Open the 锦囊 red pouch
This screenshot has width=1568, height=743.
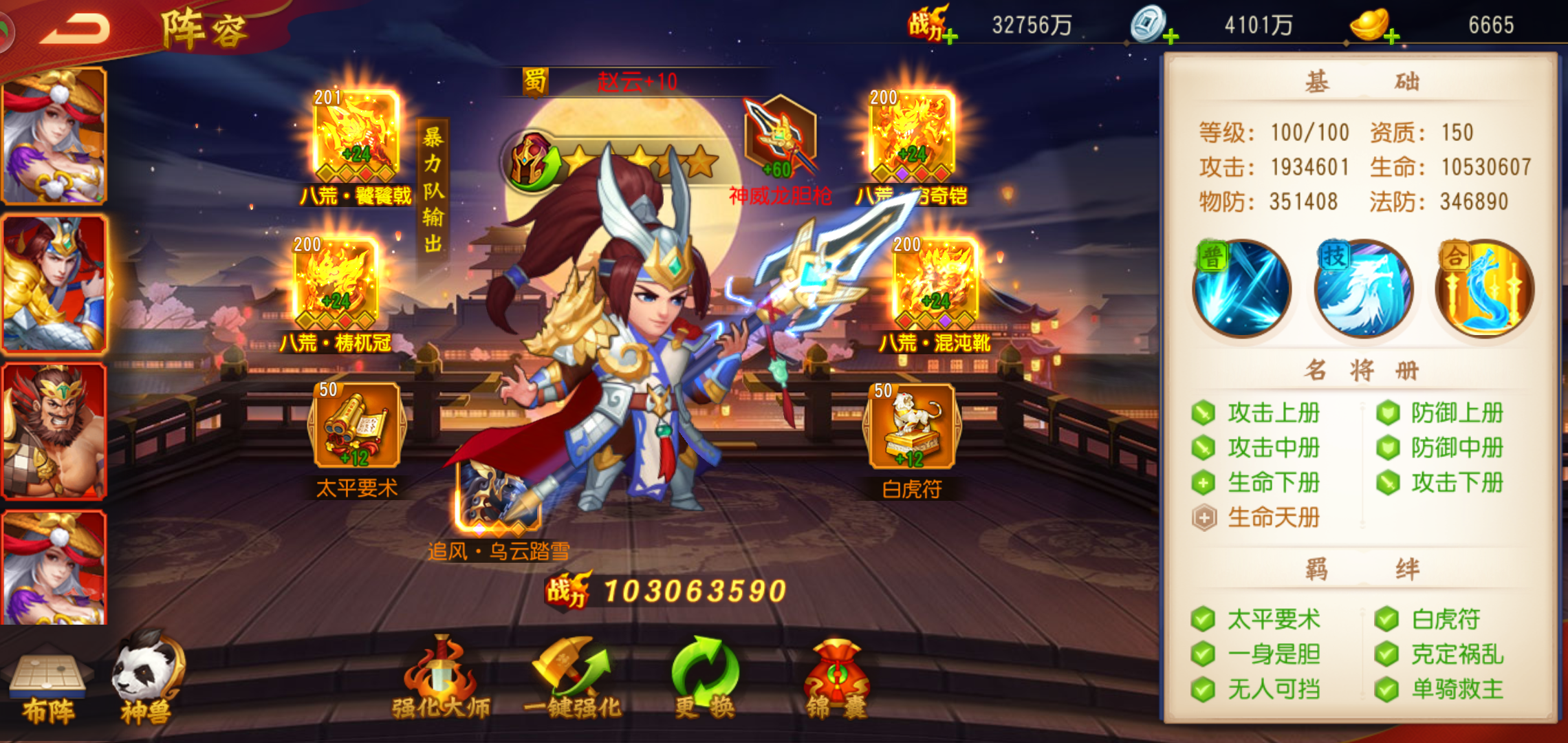tap(836, 679)
